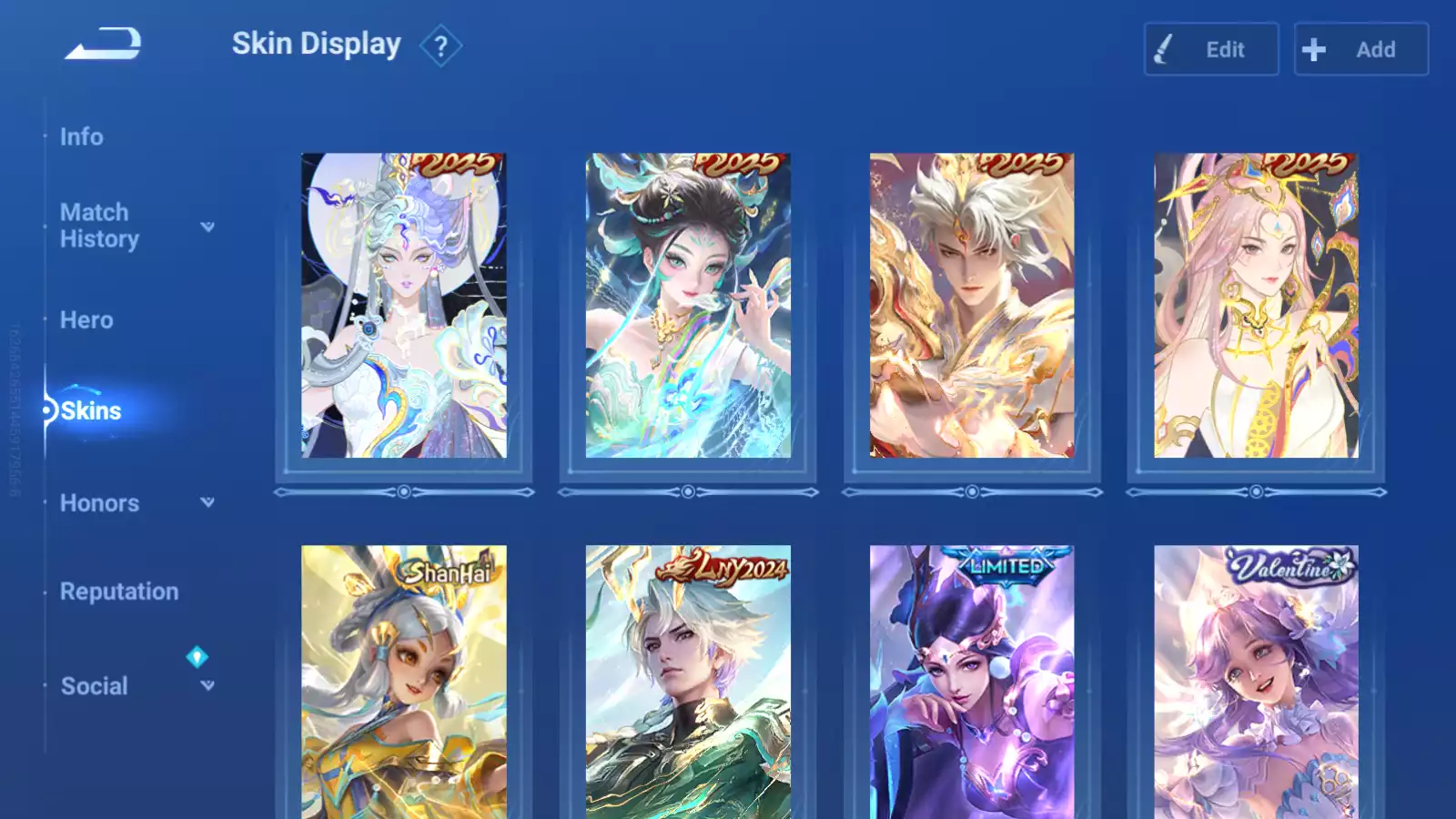This screenshot has height=819, width=1456.
Task: Open the Hero section in the sidebar
Action: [x=86, y=320]
